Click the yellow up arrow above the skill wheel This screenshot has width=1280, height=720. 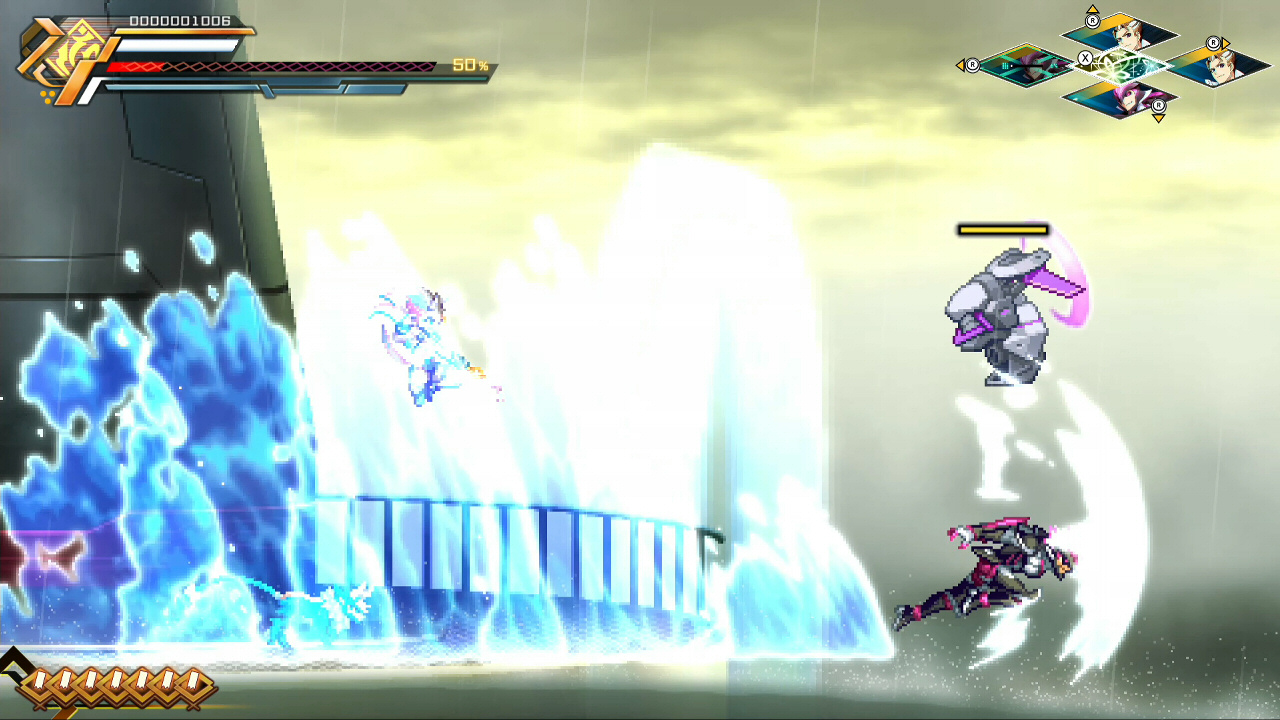(1092, 8)
